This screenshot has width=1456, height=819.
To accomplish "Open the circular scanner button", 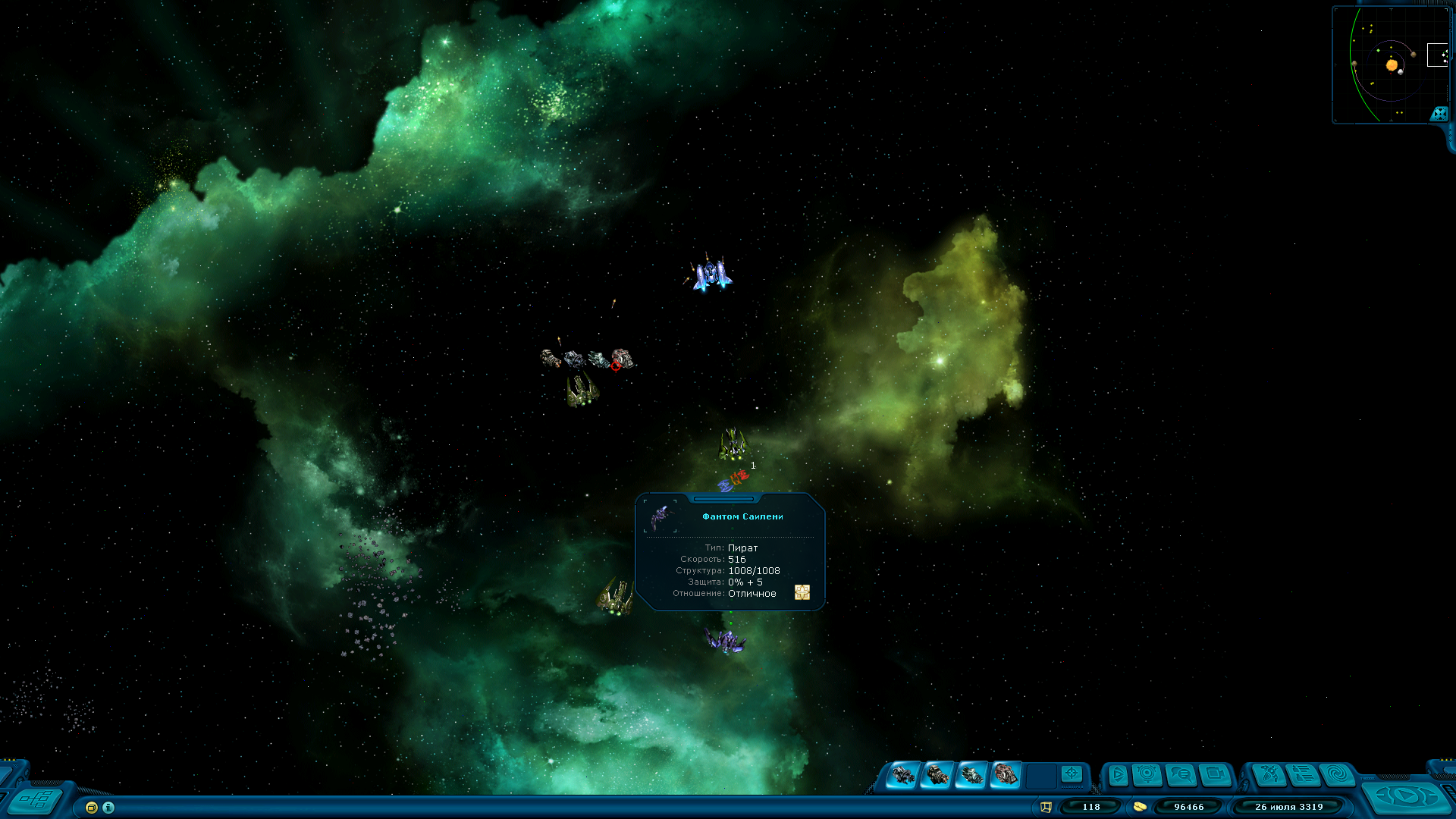I will 1147,774.
